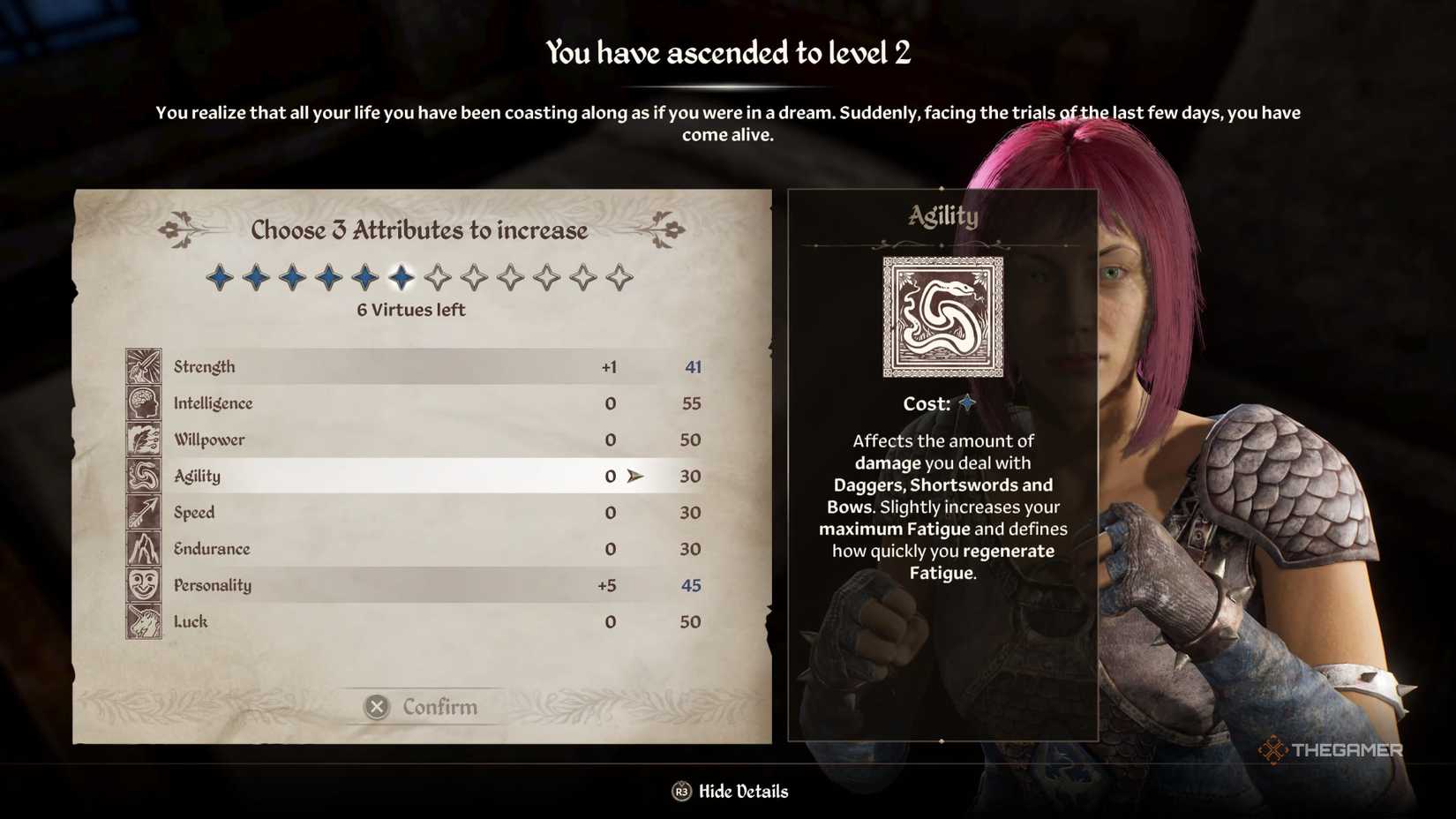Select the Speed arrow icon
Screen dimensions: 1456x819
144,511
